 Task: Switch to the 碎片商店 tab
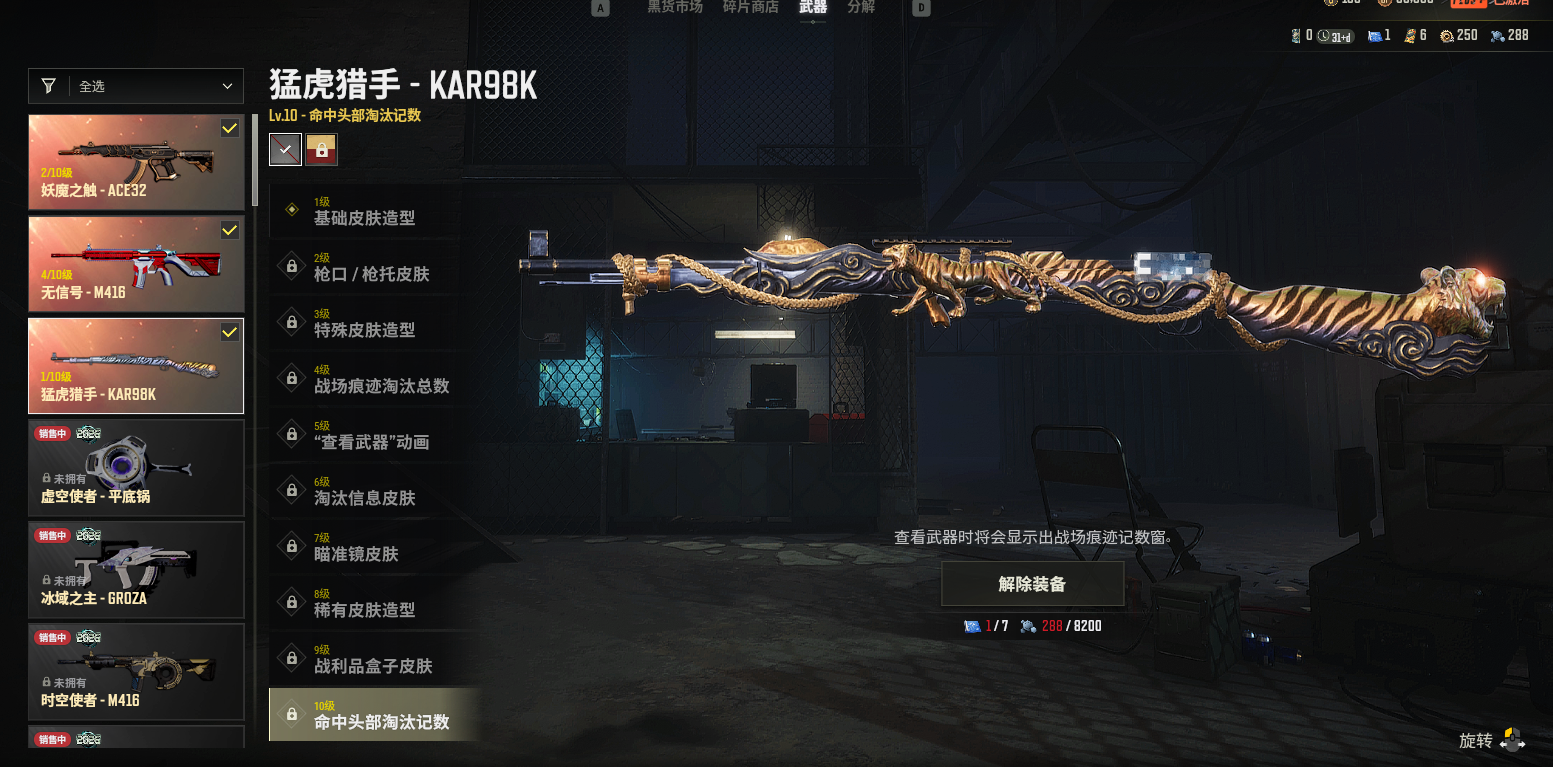point(750,8)
